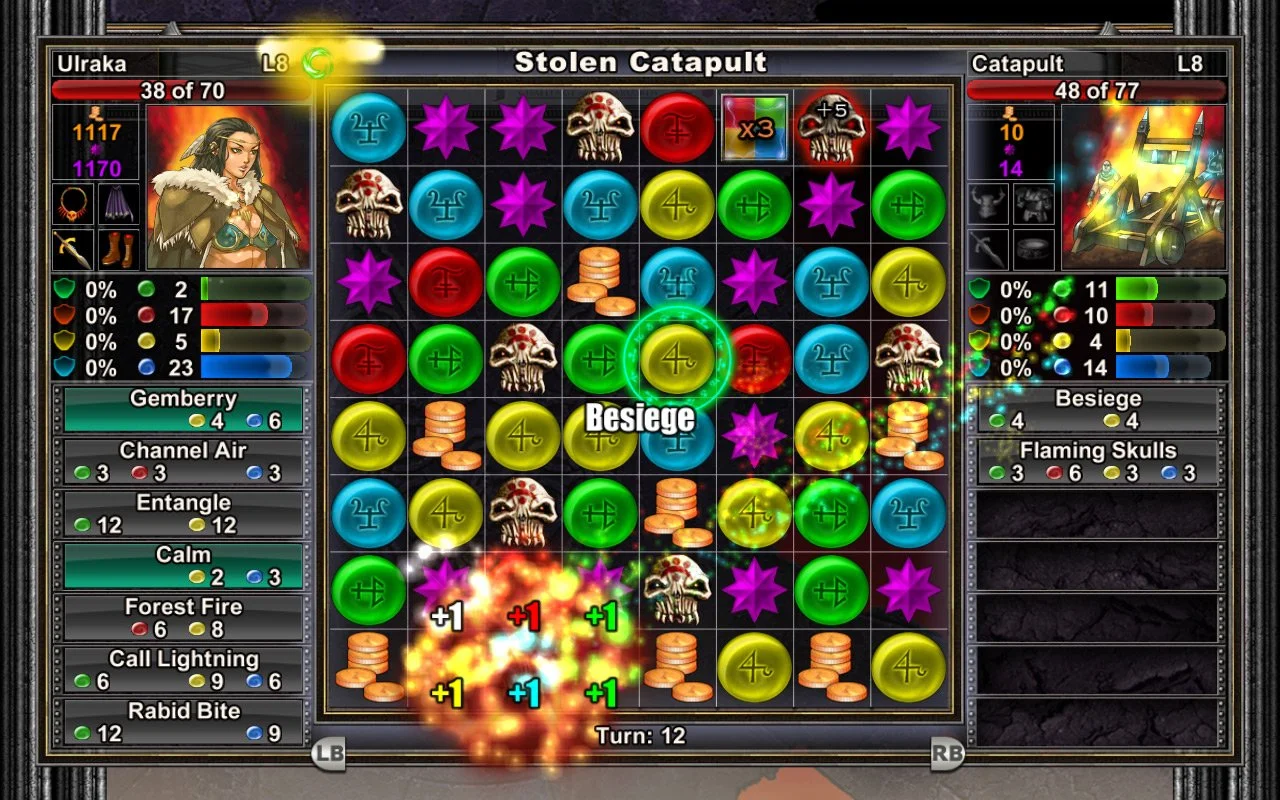Cast the Call Lightning spell
The image size is (1280, 800).
point(183,667)
